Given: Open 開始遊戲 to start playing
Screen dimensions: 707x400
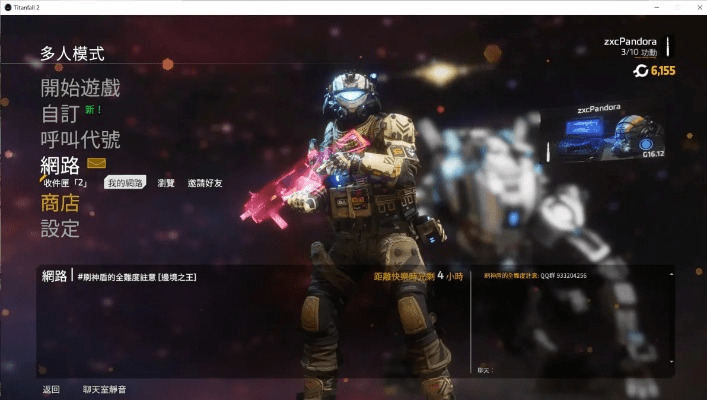Looking at the screenshot, I should 80,88.
